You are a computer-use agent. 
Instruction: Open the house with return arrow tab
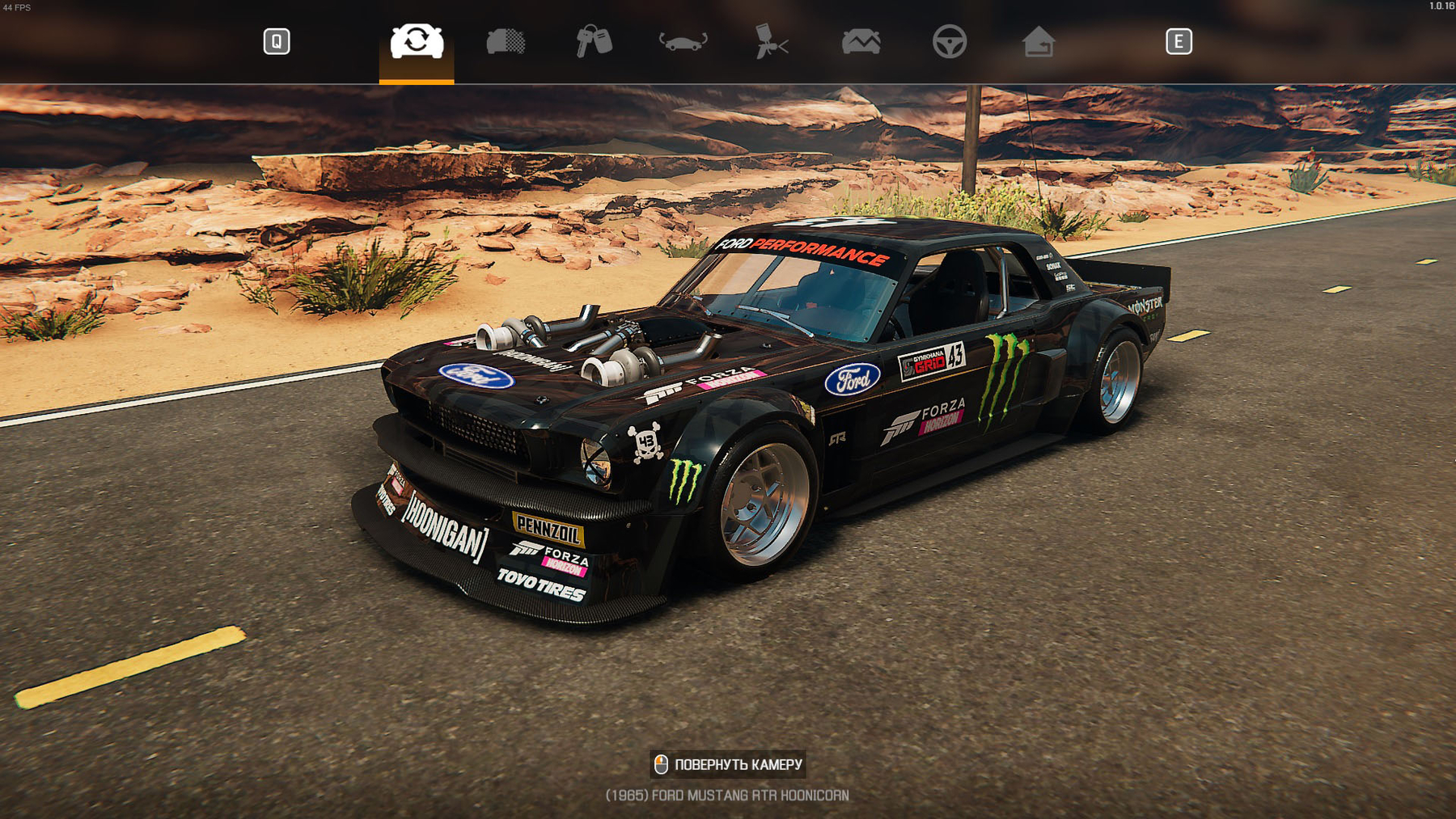1038,41
